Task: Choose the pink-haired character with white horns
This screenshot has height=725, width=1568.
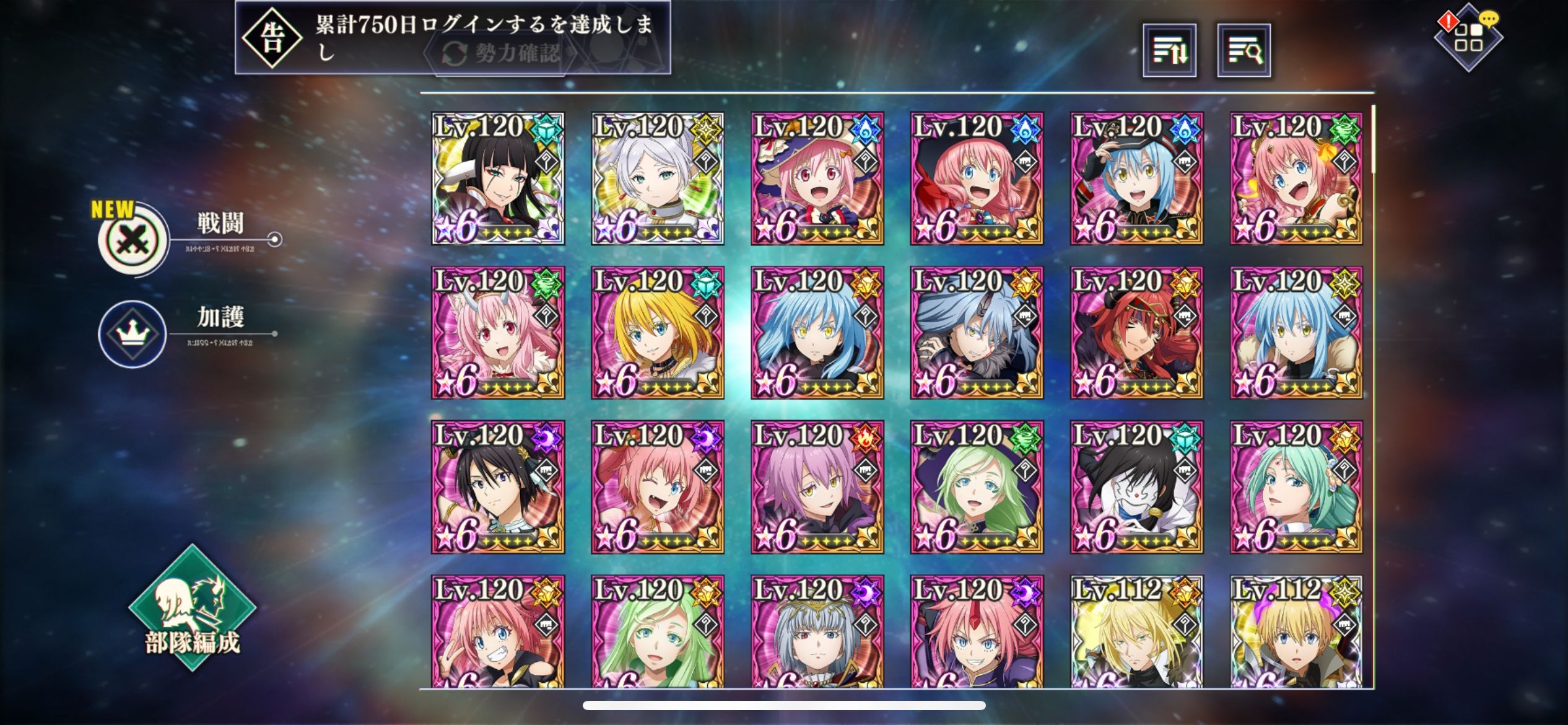Action: pyautogui.click(x=498, y=333)
